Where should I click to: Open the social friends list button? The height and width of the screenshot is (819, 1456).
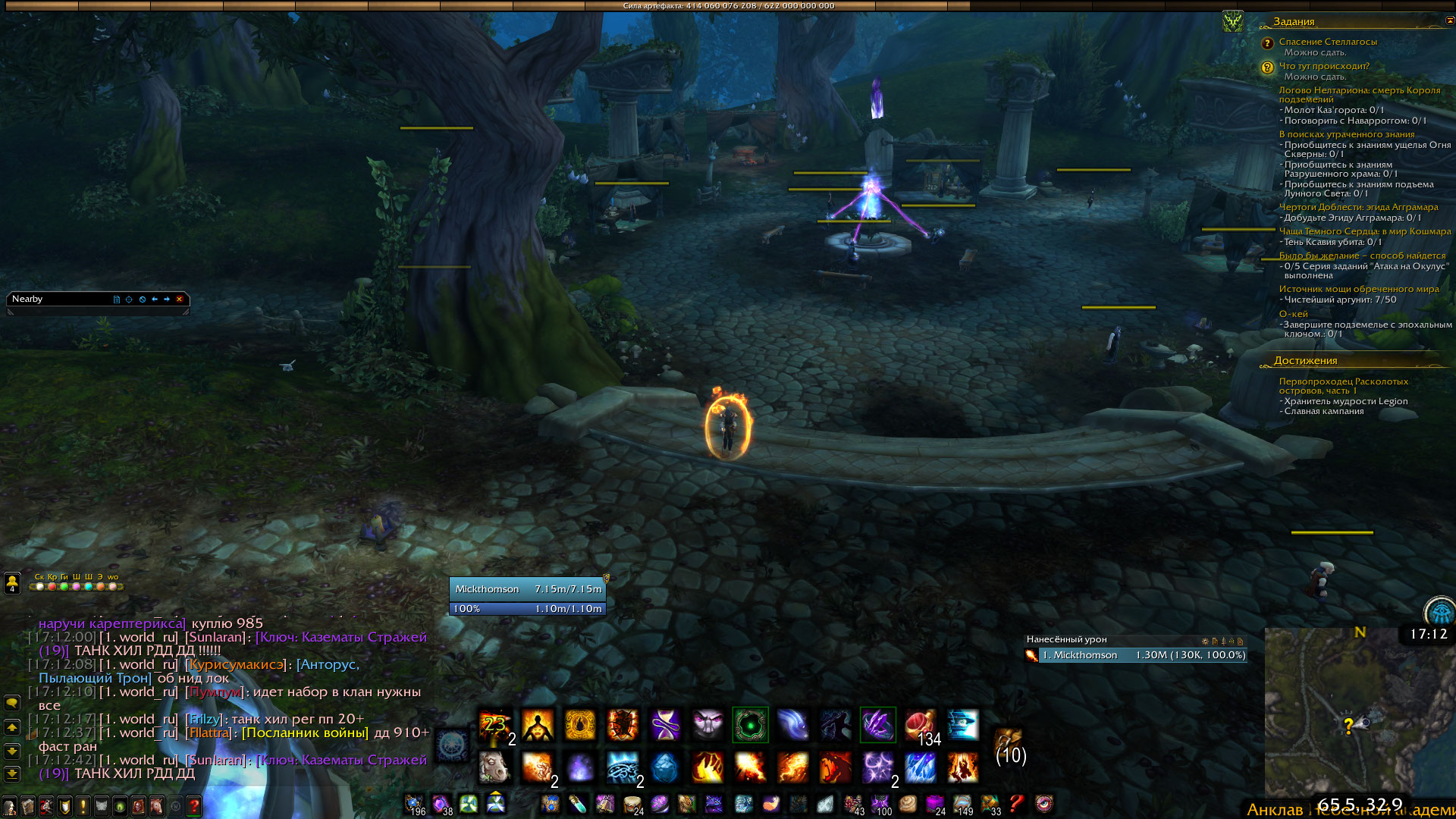click(12, 582)
